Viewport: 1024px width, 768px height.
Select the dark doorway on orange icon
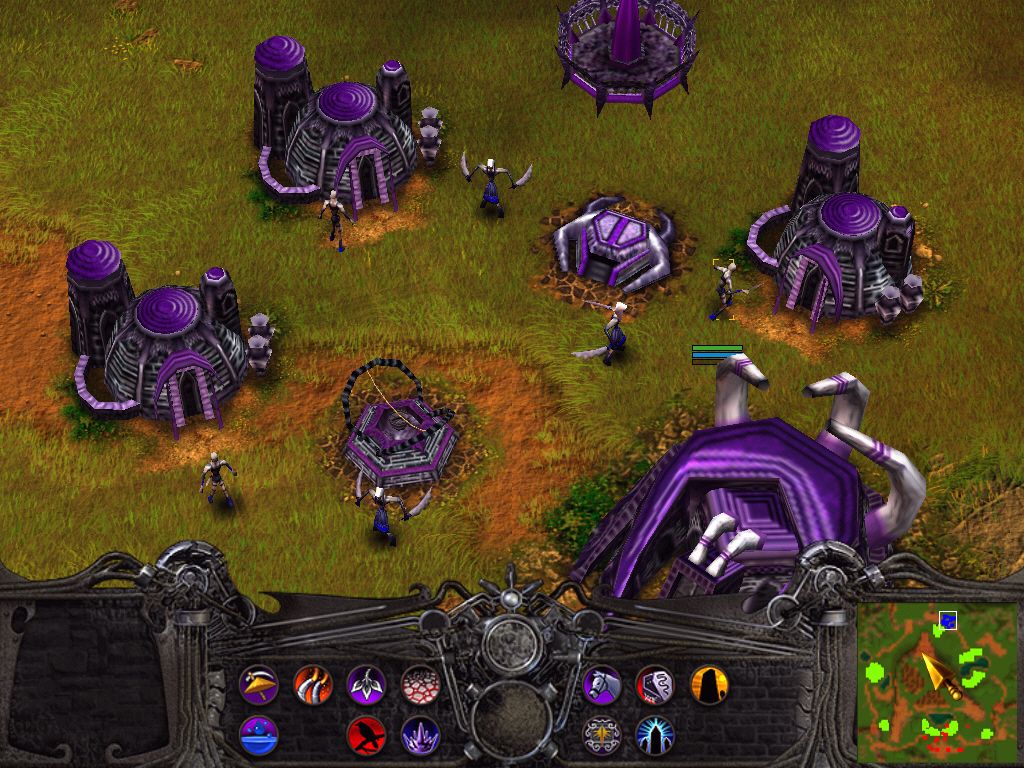point(708,685)
